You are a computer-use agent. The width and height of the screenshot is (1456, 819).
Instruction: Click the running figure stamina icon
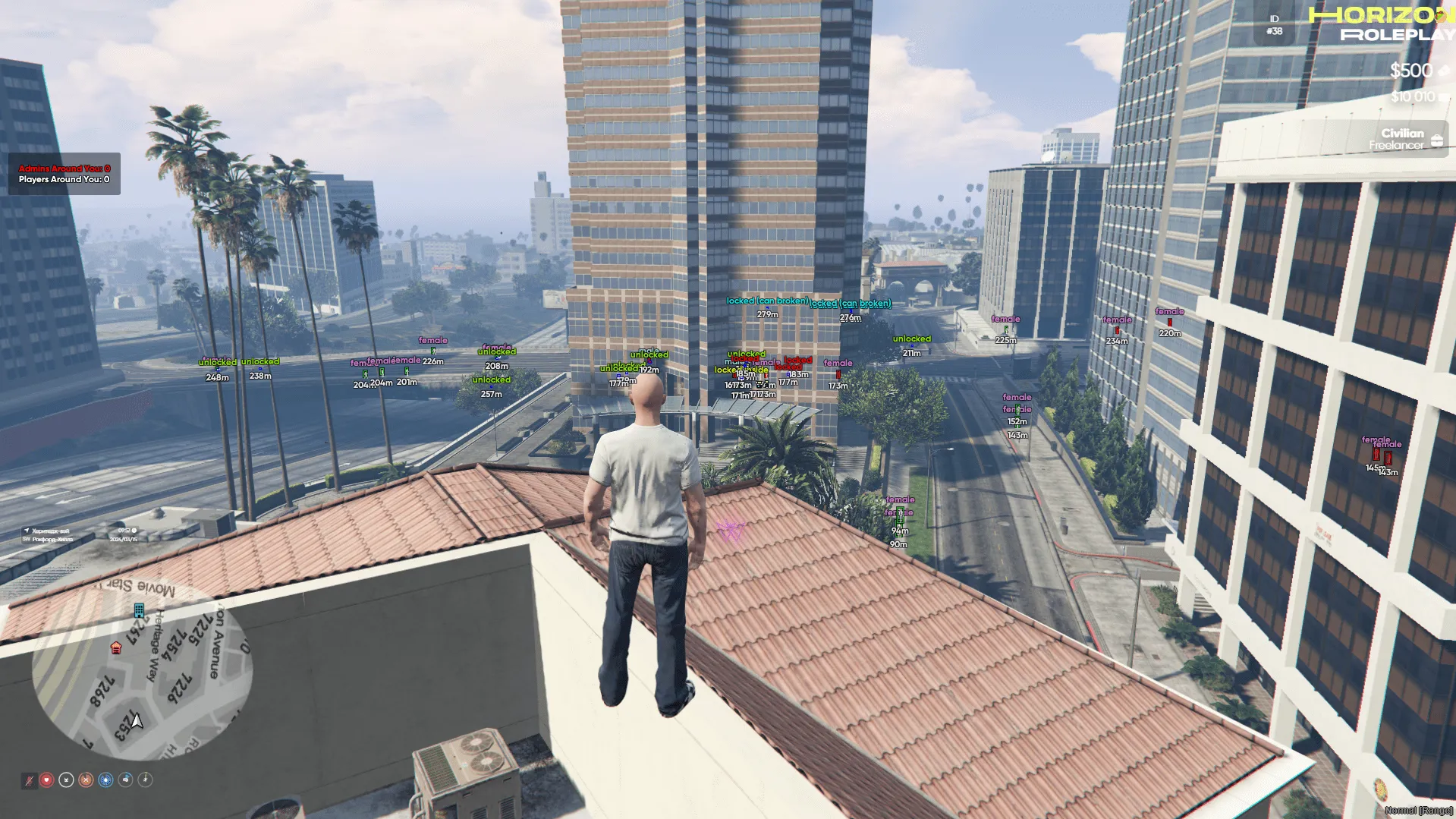(x=146, y=780)
